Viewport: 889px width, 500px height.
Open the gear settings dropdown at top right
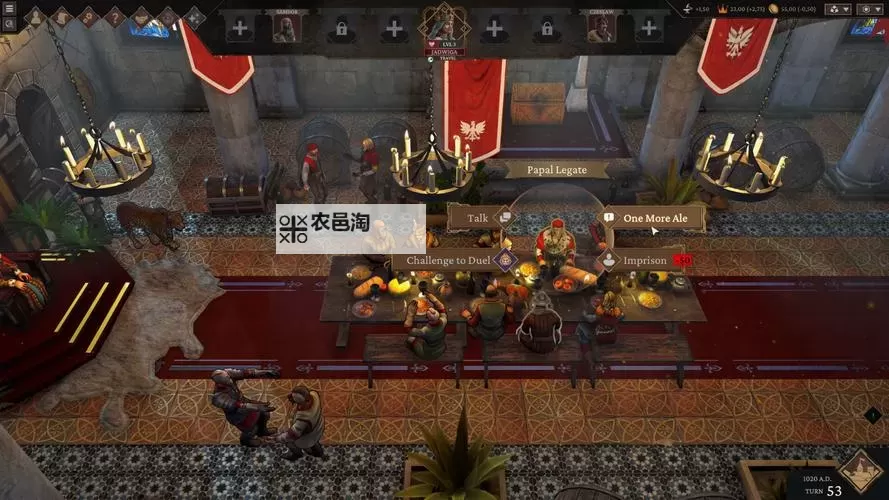click(x=866, y=9)
